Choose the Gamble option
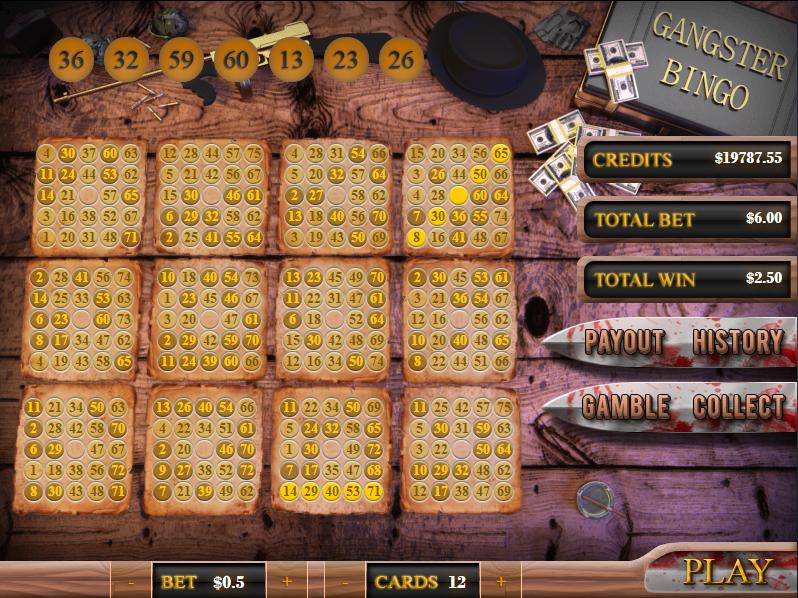 (x=626, y=407)
